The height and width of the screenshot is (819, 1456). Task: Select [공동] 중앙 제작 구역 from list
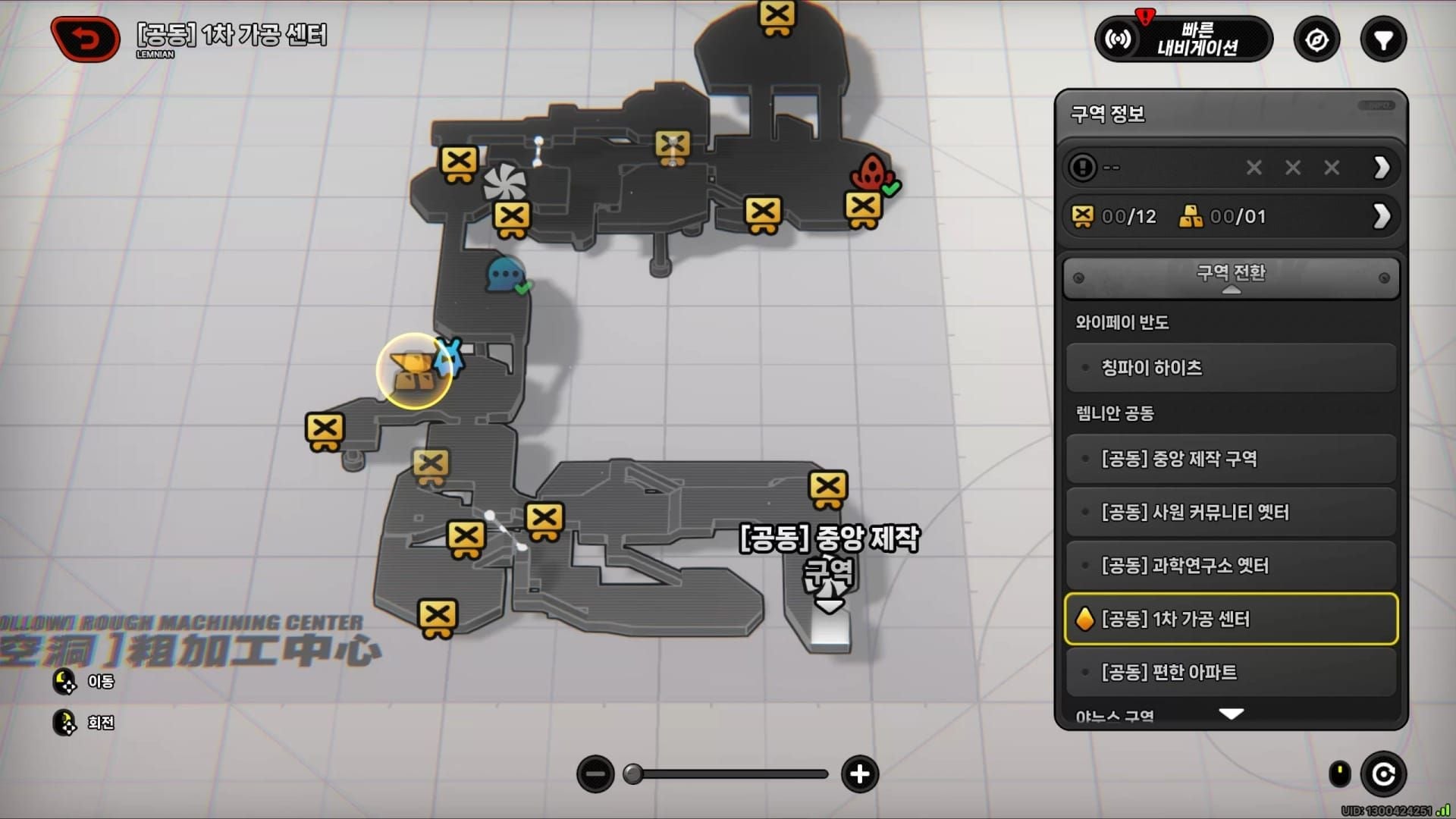coord(1231,459)
